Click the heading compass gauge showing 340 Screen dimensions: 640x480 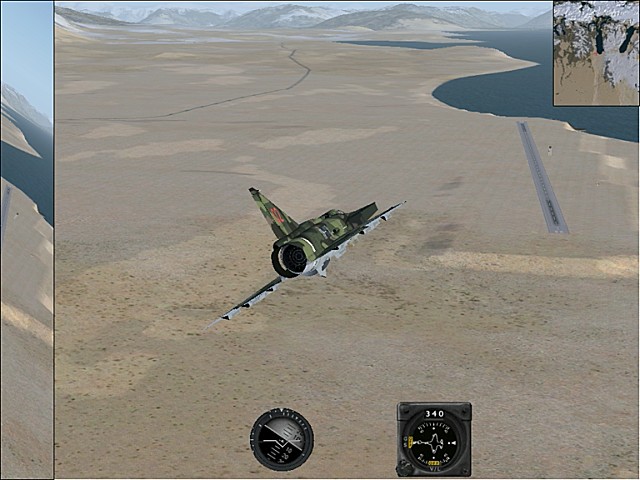point(434,439)
